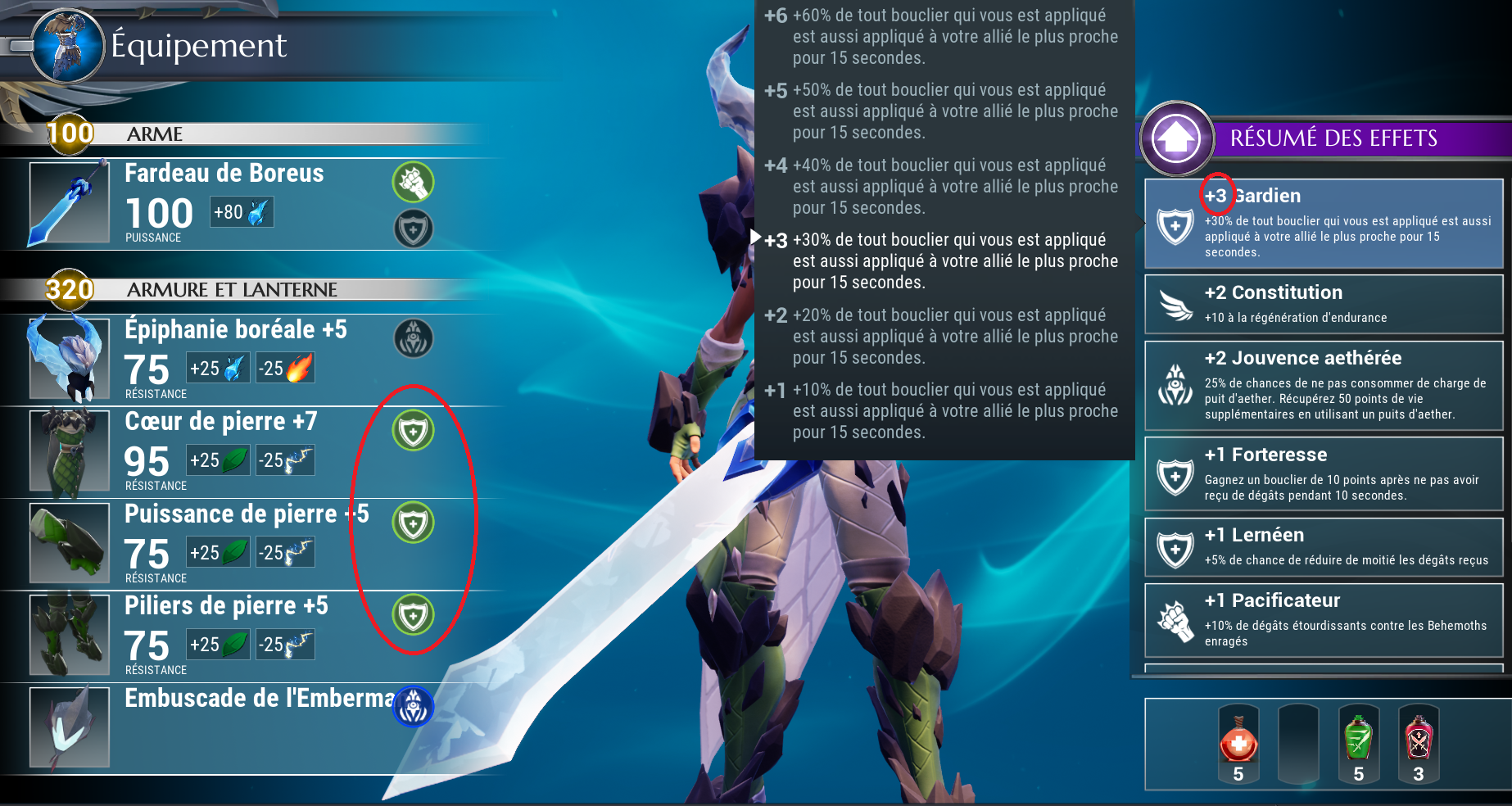
Task: Click the Gardien shield icon beside the weapon
Action: click(x=414, y=229)
